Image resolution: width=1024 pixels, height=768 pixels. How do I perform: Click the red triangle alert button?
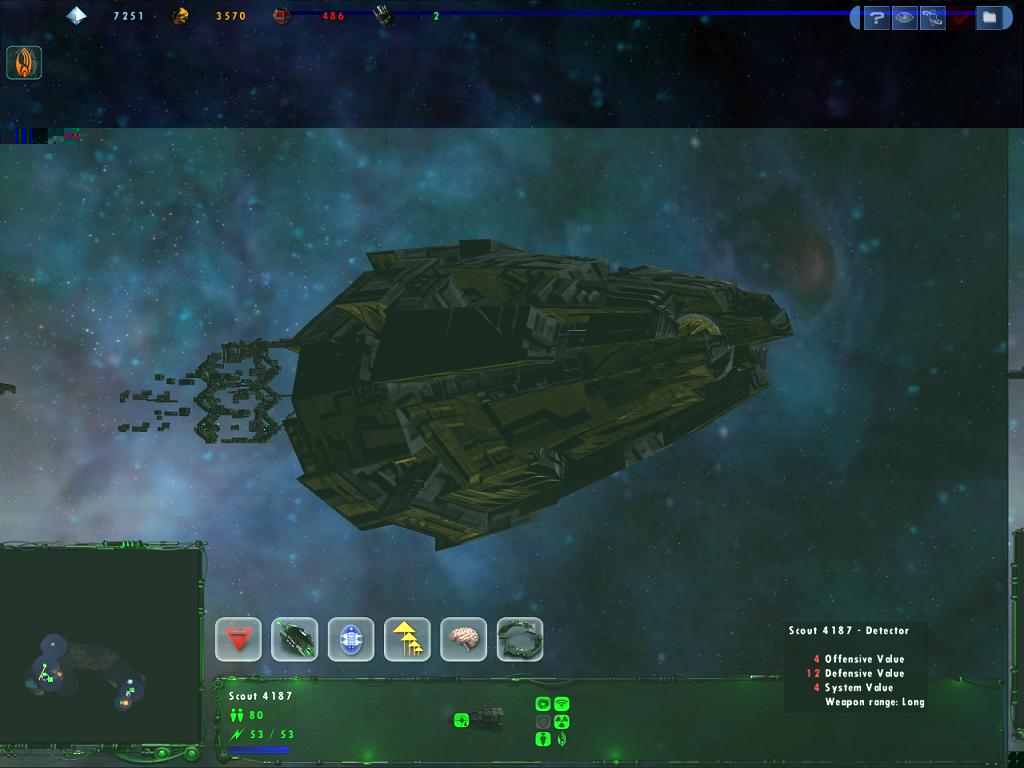[x=239, y=639]
